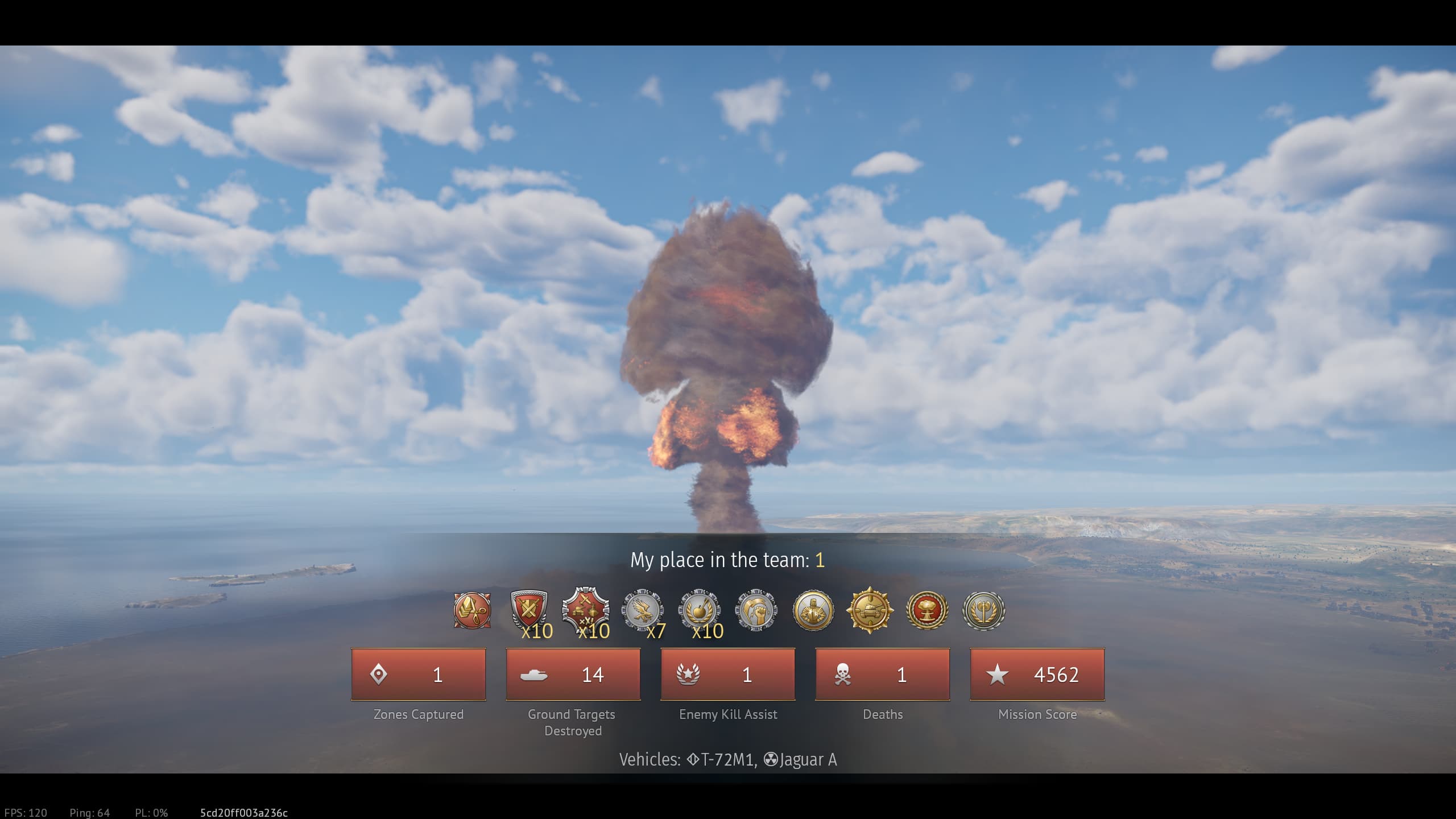
Task: Choose the nuclear mushroom cloud medal
Action: [x=927, y=611]
